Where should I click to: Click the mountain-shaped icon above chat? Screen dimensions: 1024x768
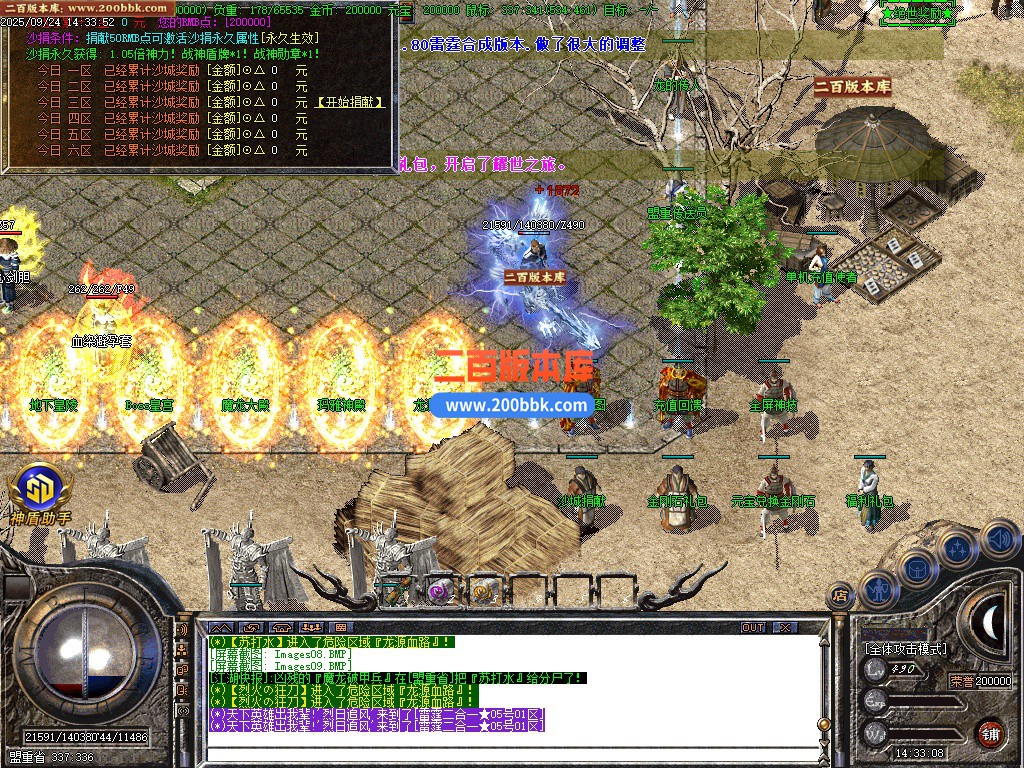[x=219, y=627]
